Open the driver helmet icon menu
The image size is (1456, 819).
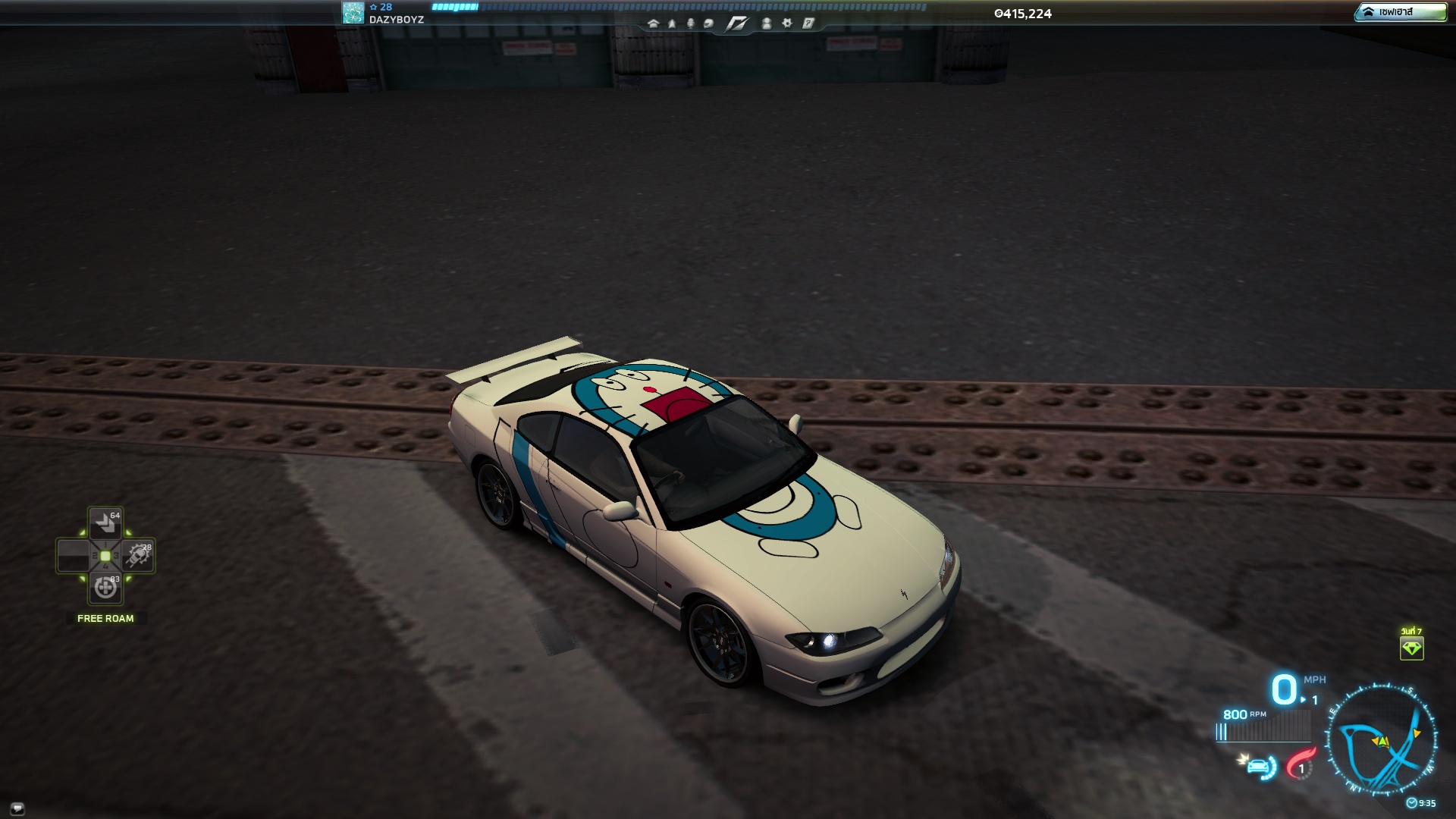[708, 24]
